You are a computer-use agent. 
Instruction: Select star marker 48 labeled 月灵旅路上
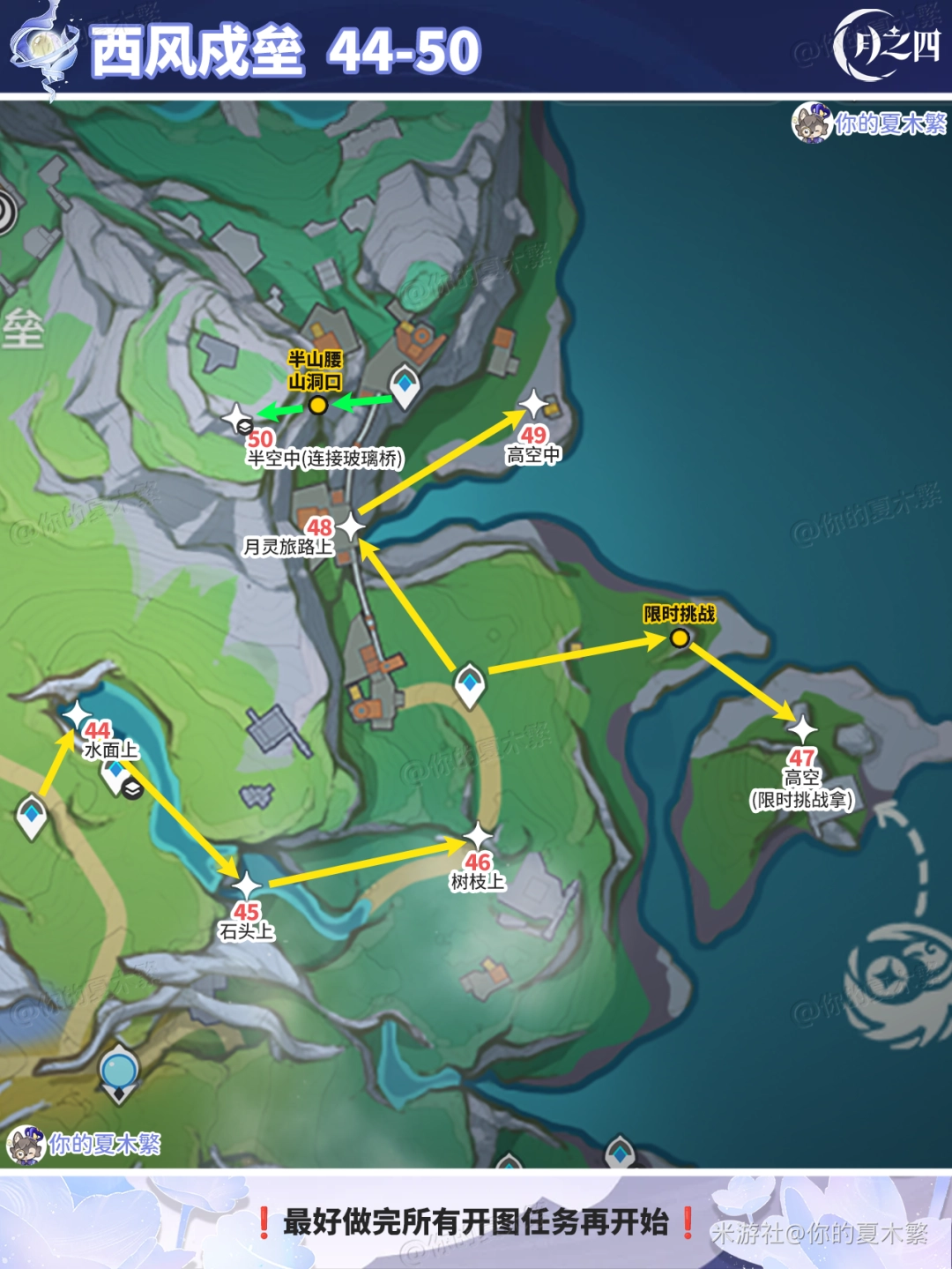click(351, 527)
